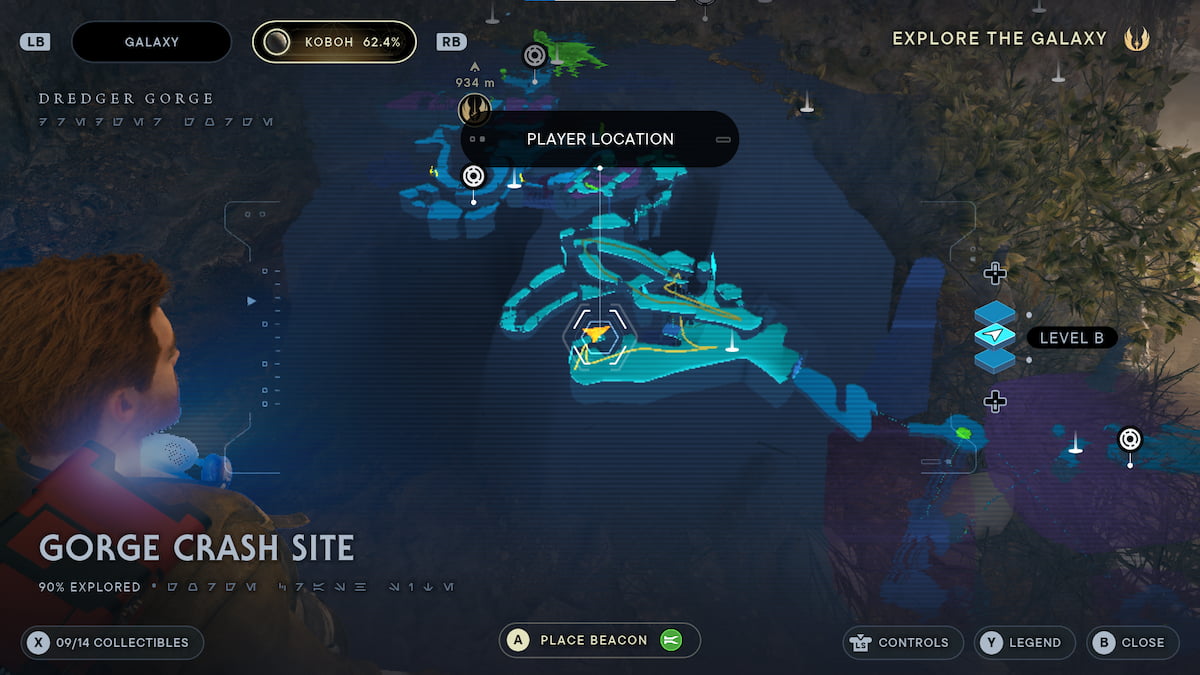1200x675 pixels.
Task: Click the plus icon above the level selector
Action: pos(994,273)
